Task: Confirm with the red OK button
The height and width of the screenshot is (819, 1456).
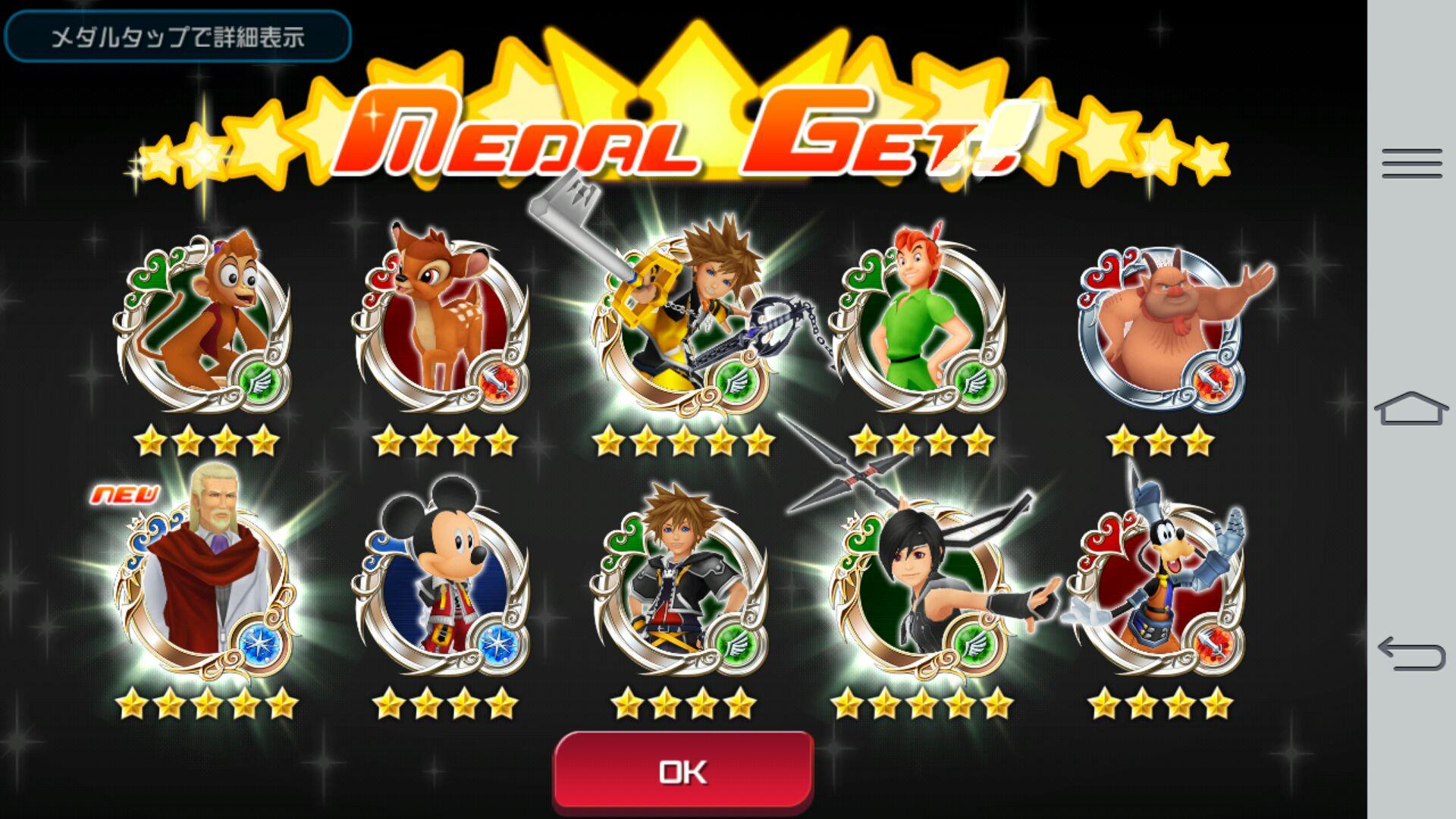Action: coord(683,771)
